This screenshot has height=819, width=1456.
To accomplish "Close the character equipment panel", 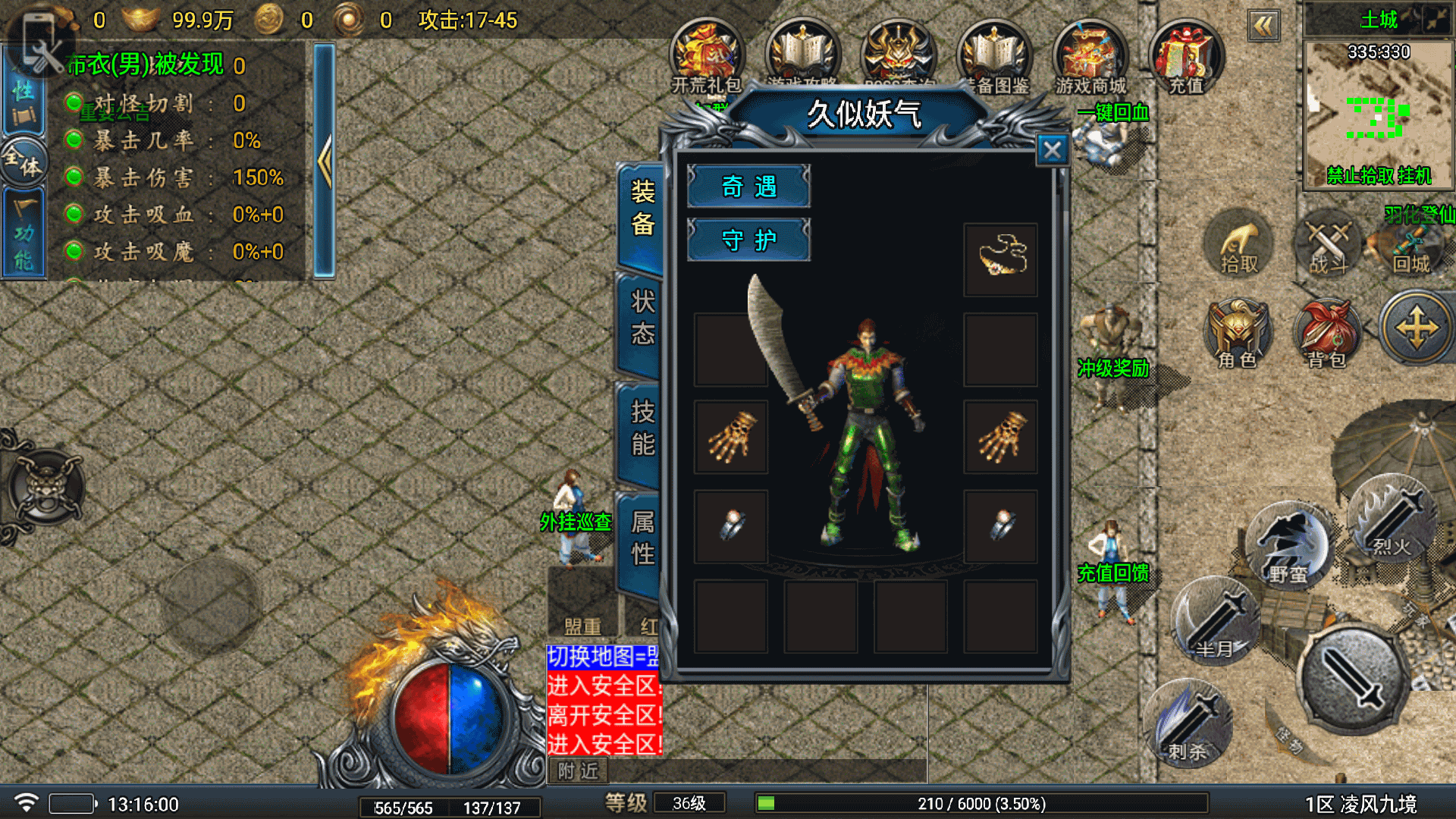I will [1052, 150].
